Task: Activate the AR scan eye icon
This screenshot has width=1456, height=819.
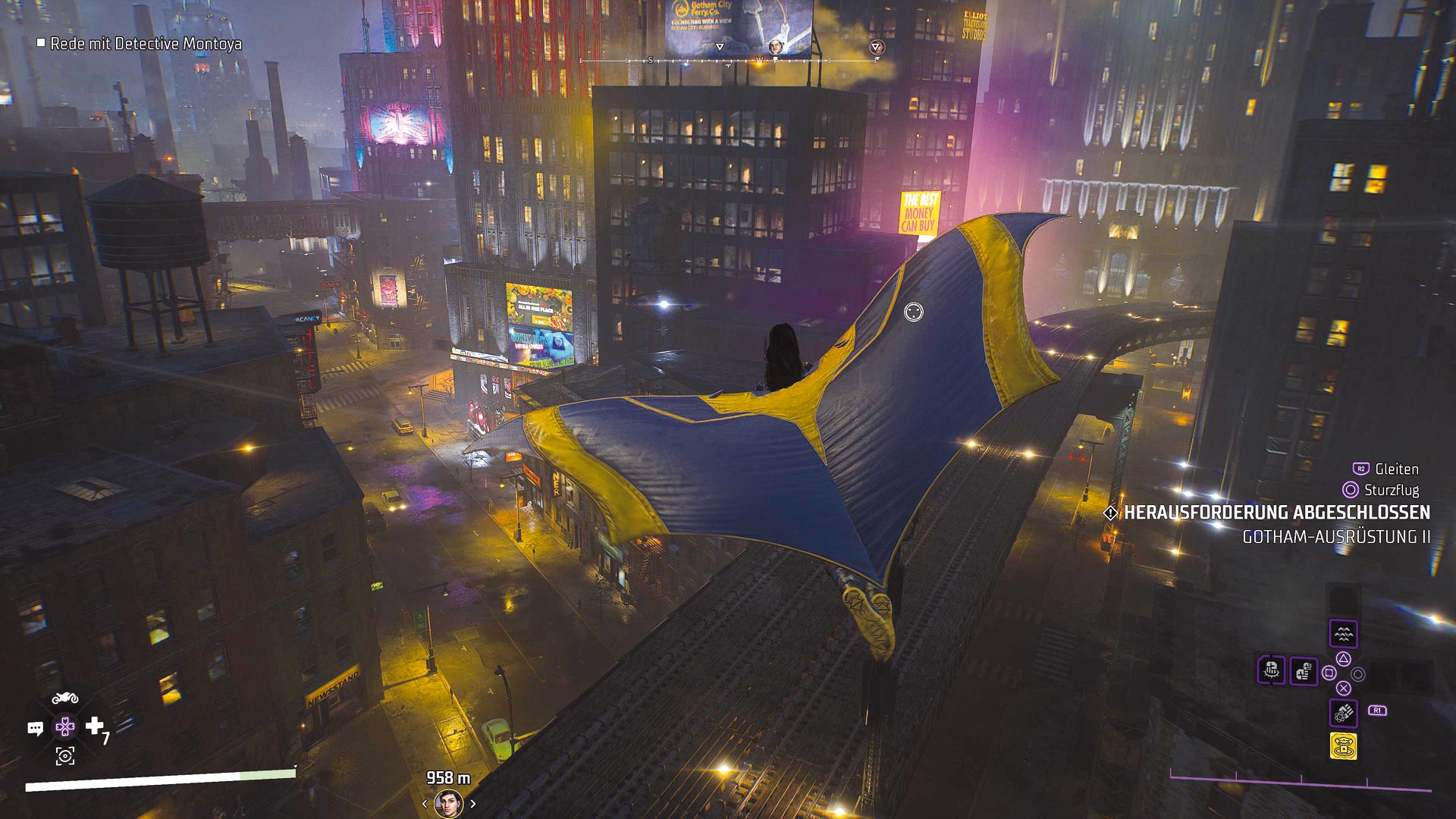Action: pos(65,756)
